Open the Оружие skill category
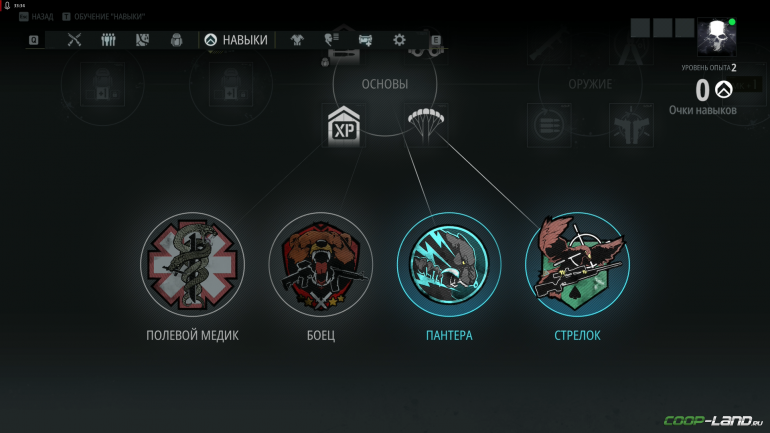 [x=592, y=84]
